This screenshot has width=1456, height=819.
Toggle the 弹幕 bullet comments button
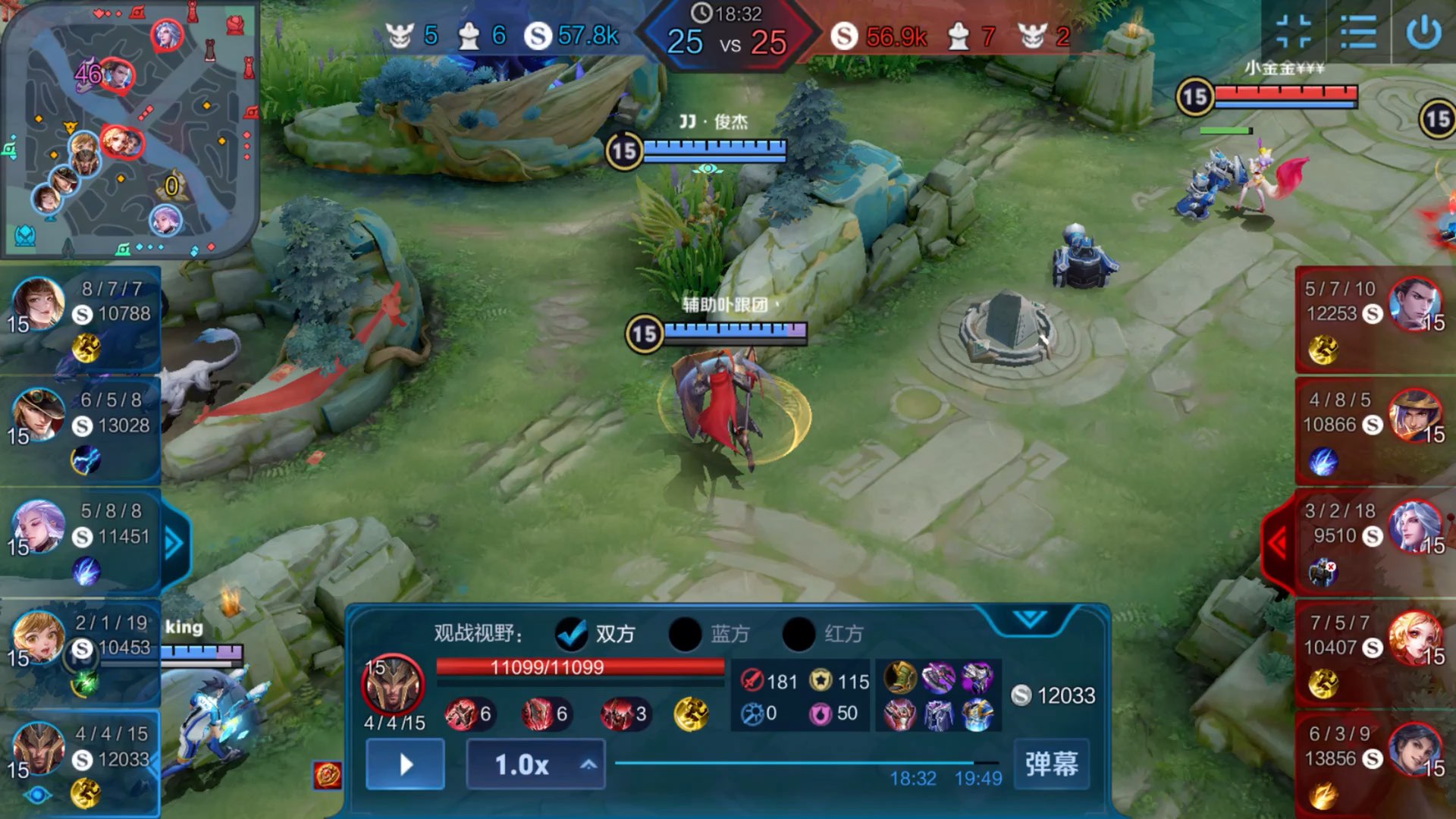pos(1051,764)
